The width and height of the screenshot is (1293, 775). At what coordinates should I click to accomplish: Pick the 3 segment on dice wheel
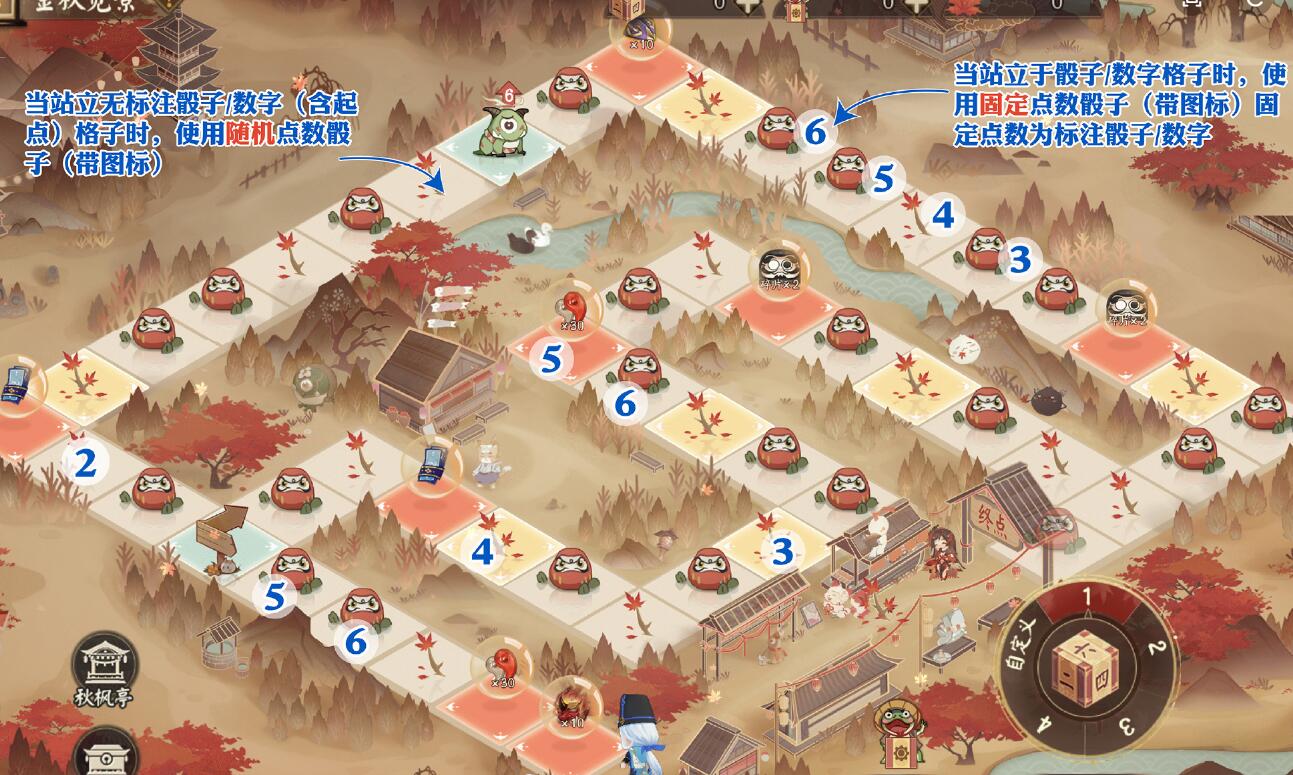(1124, 724)
